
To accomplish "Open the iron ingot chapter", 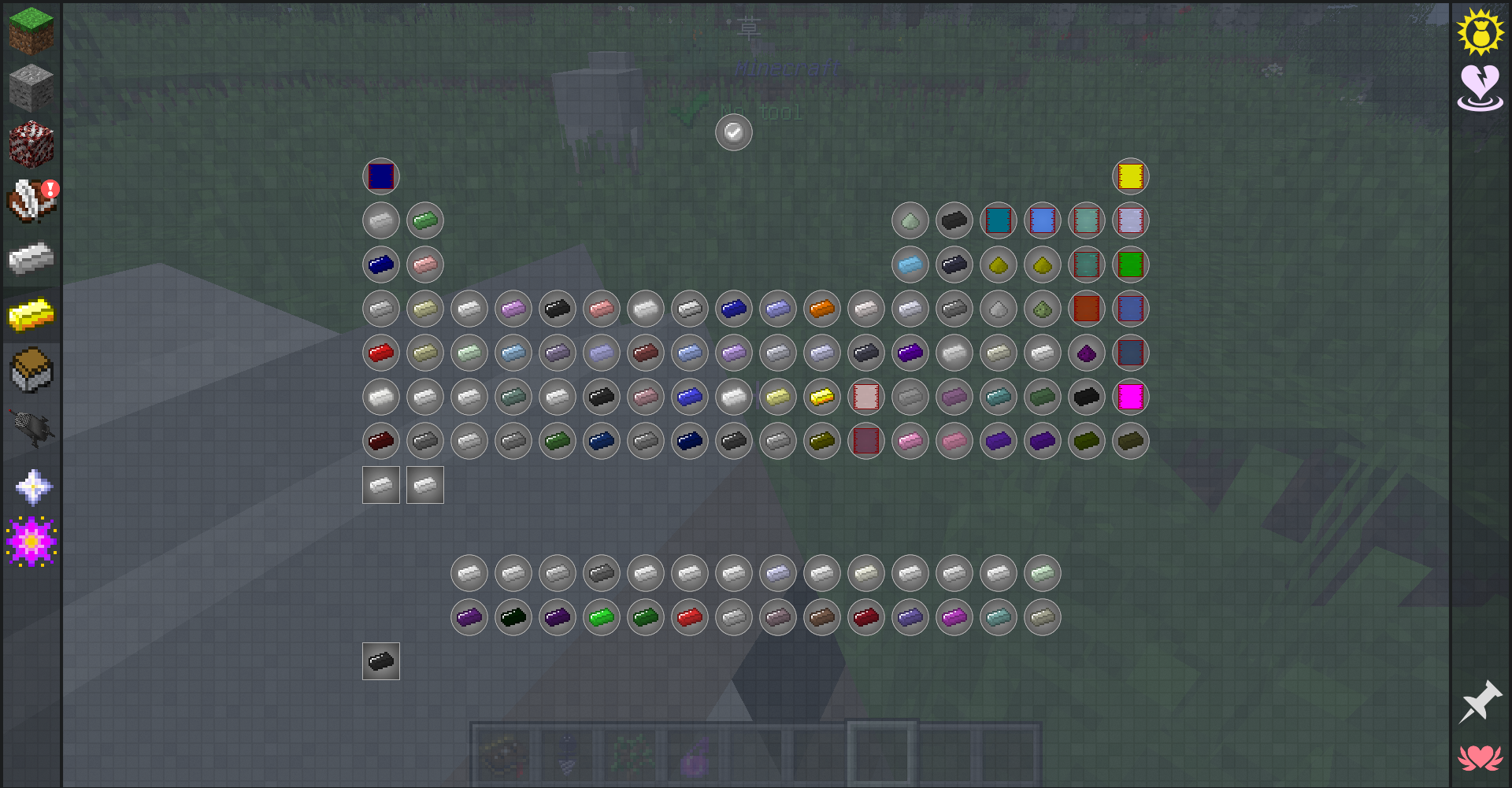I will 30,257.
